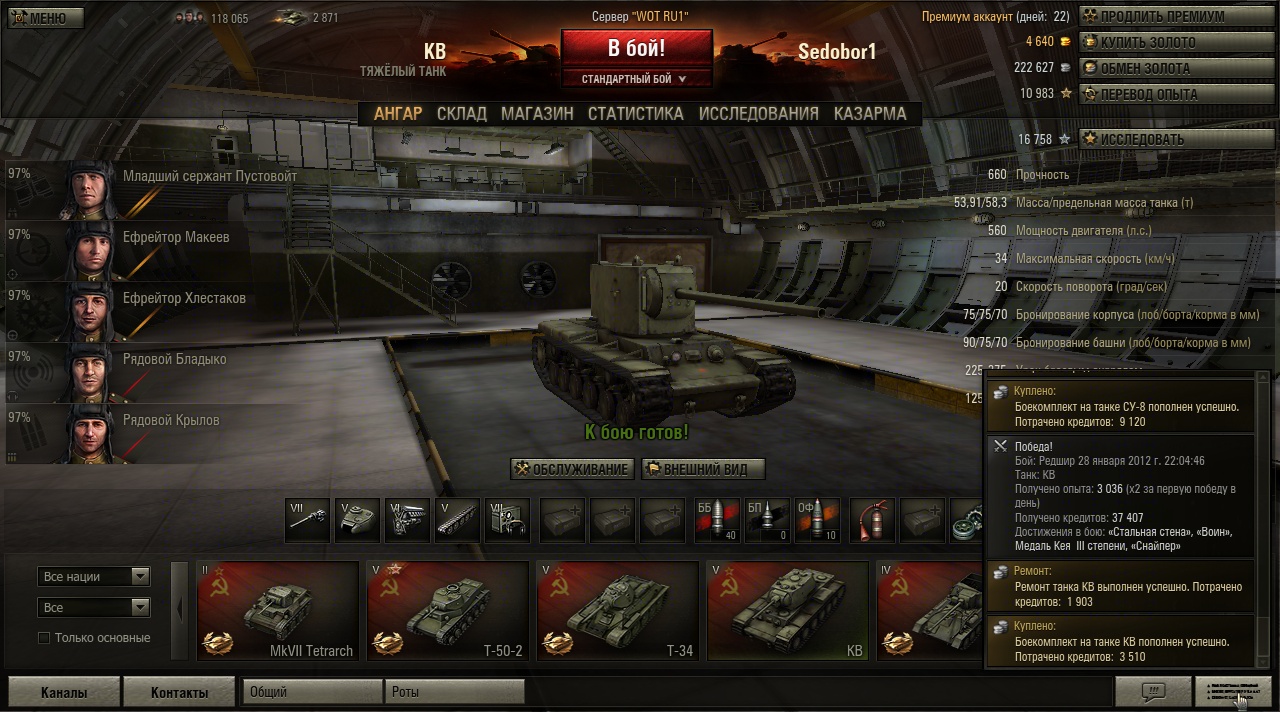This screenshot has height=712, width=1280.
Task: Open the Все нации nation filter dropdown
Action: [x=94, y=577]
